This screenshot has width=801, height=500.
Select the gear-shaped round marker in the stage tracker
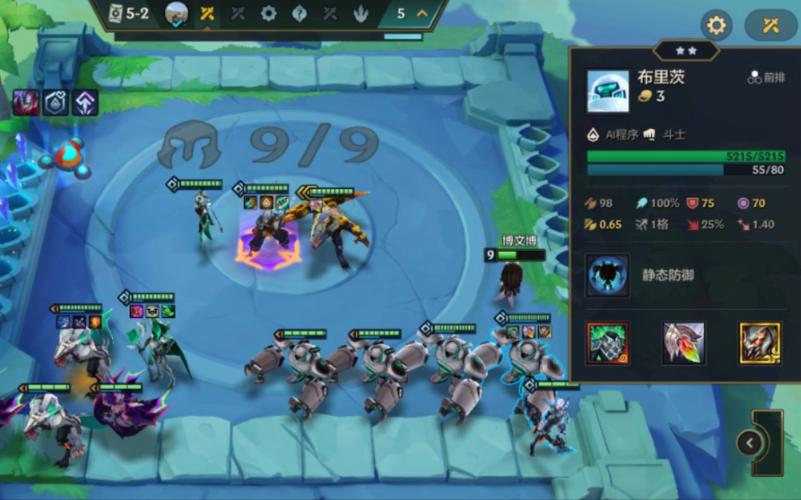click(x=268, y=13)
